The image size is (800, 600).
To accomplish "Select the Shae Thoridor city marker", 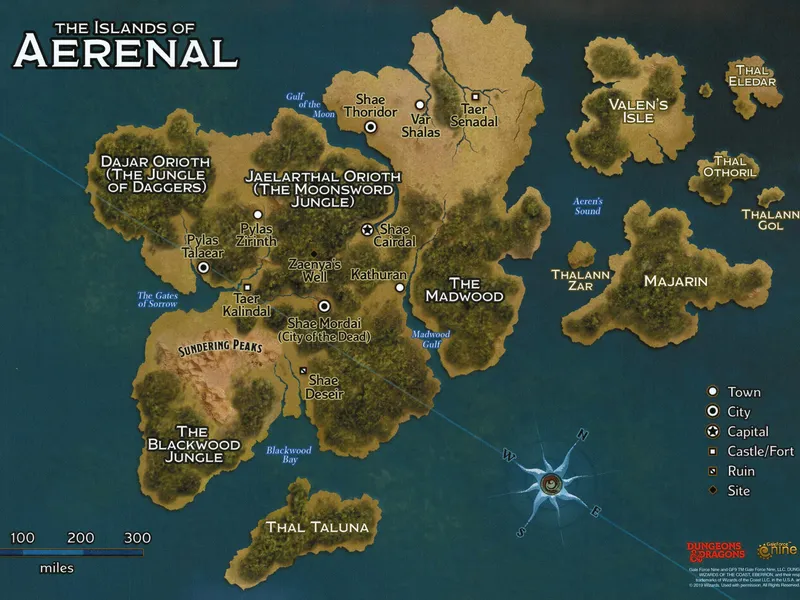I will pos(370,127).
